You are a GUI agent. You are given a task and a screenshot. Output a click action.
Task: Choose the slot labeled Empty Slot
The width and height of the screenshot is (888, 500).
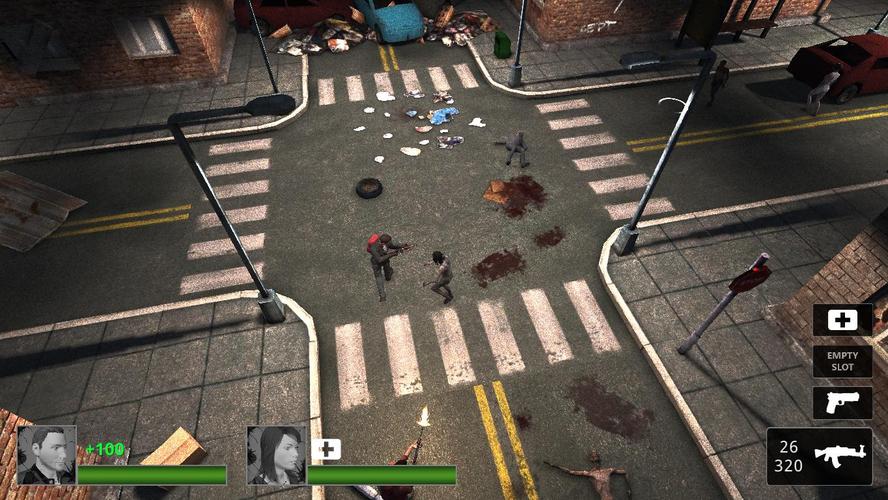point(842,361)
